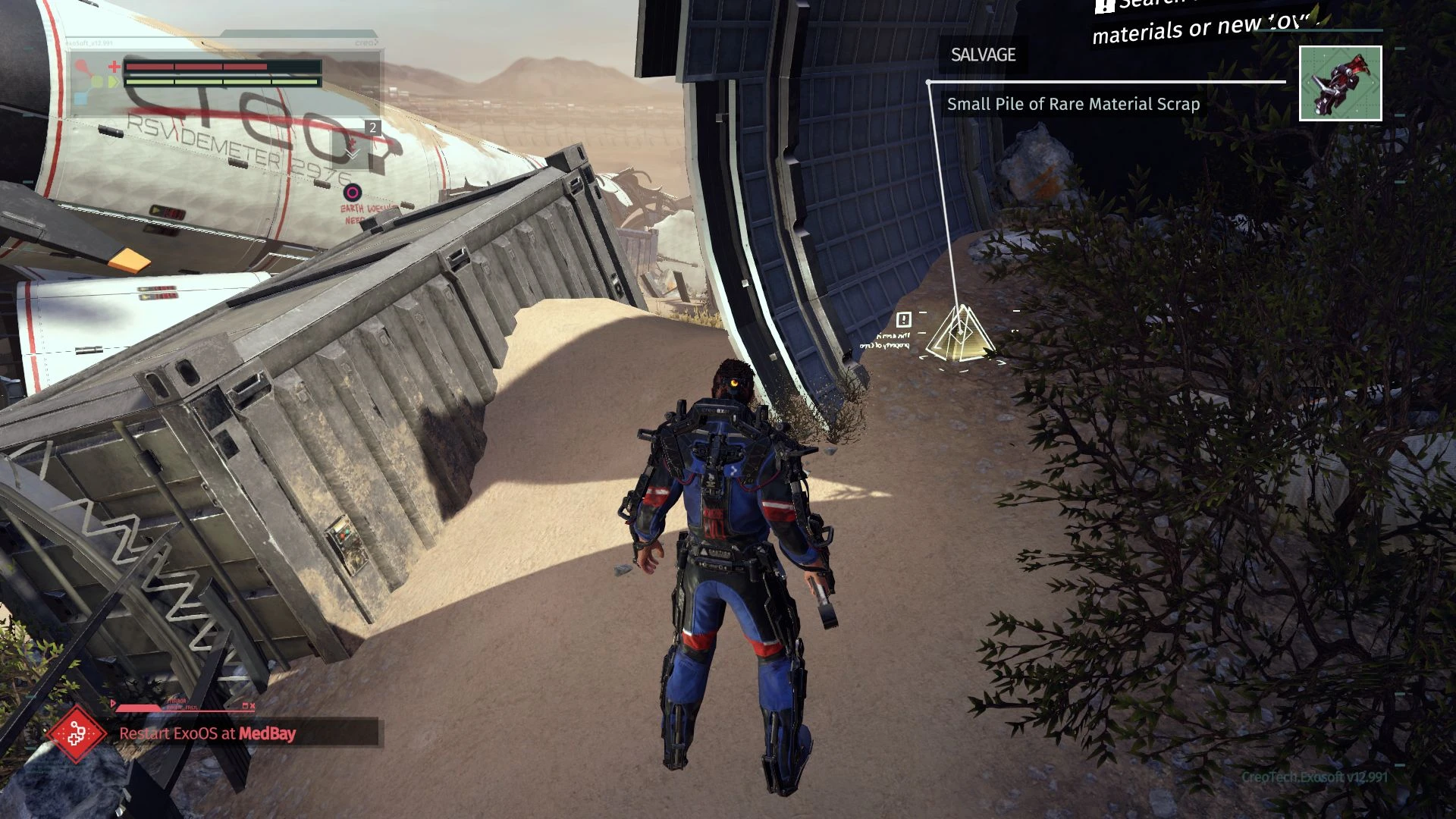Expand the level 2 counter badge
This screenshot has height=819, width=1456.
click(x=372, y=129)
